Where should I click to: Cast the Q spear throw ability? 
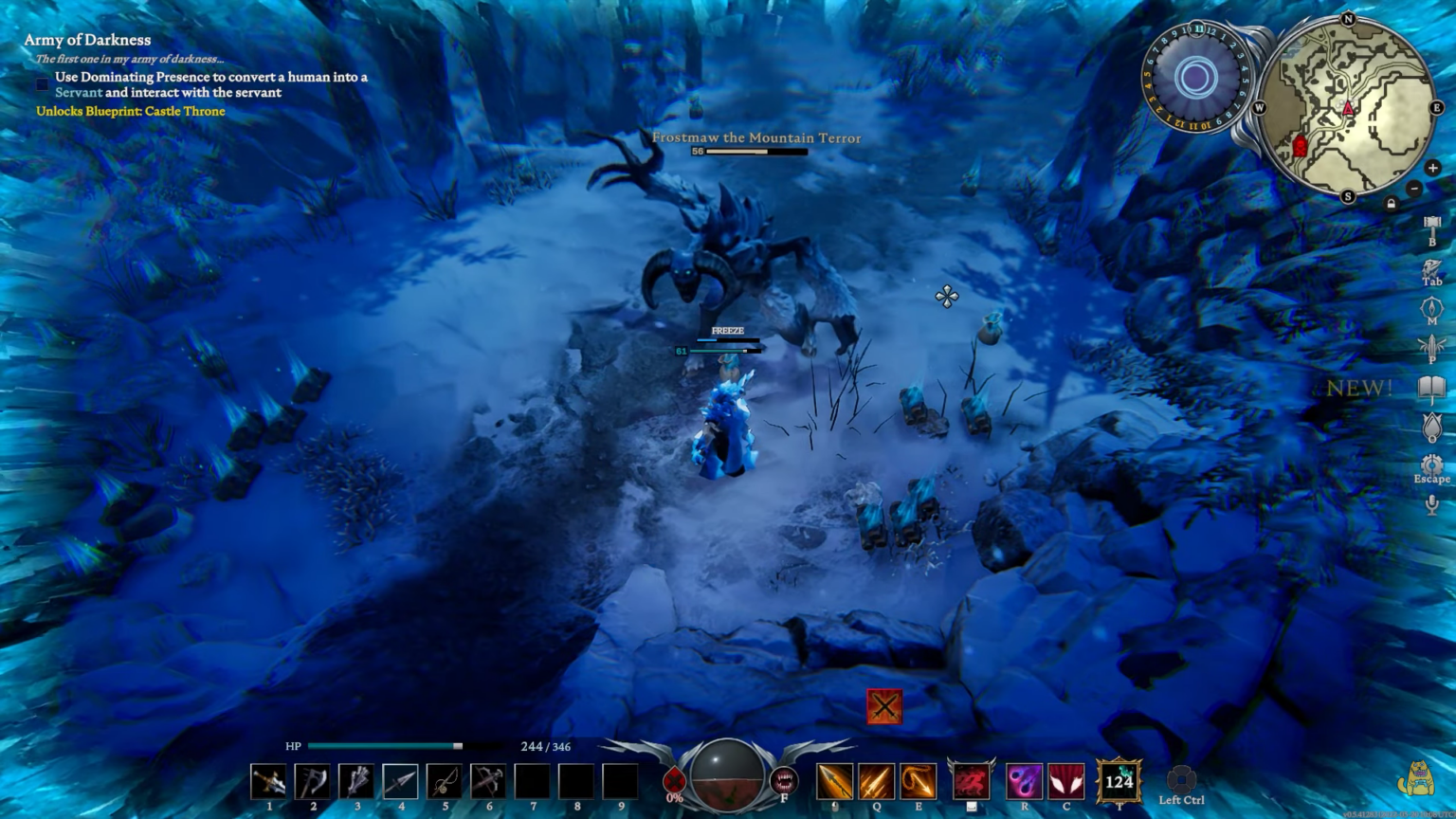click(878, 781)
